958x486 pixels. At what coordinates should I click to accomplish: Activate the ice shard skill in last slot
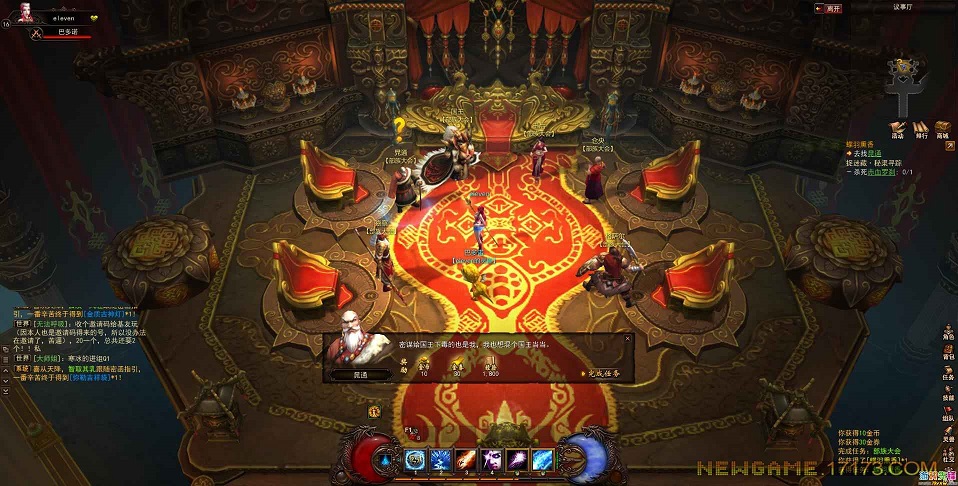click(x=543, y=459)
